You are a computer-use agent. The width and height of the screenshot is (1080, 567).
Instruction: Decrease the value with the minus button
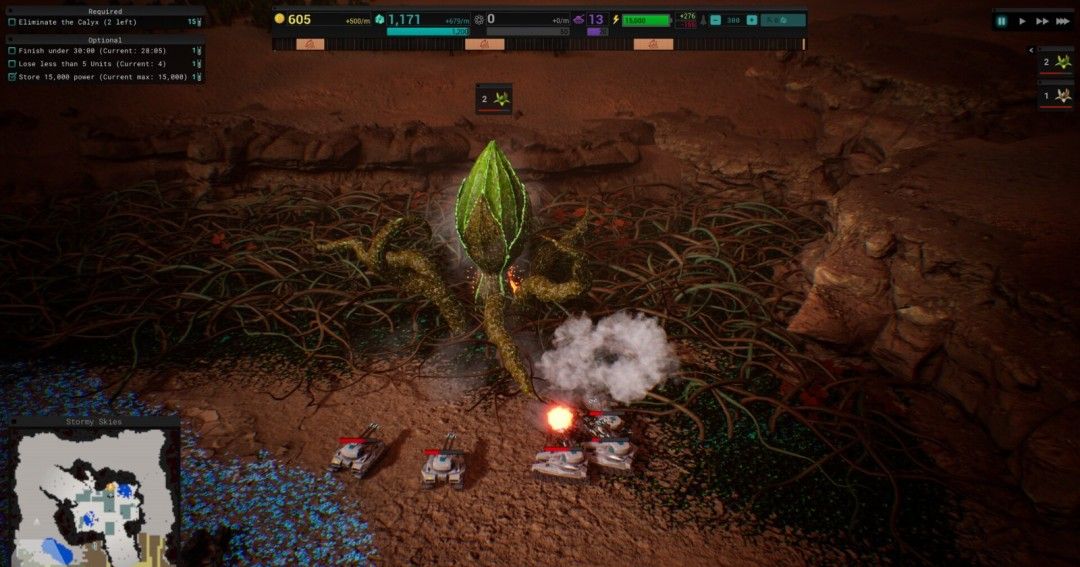point(715,20)
